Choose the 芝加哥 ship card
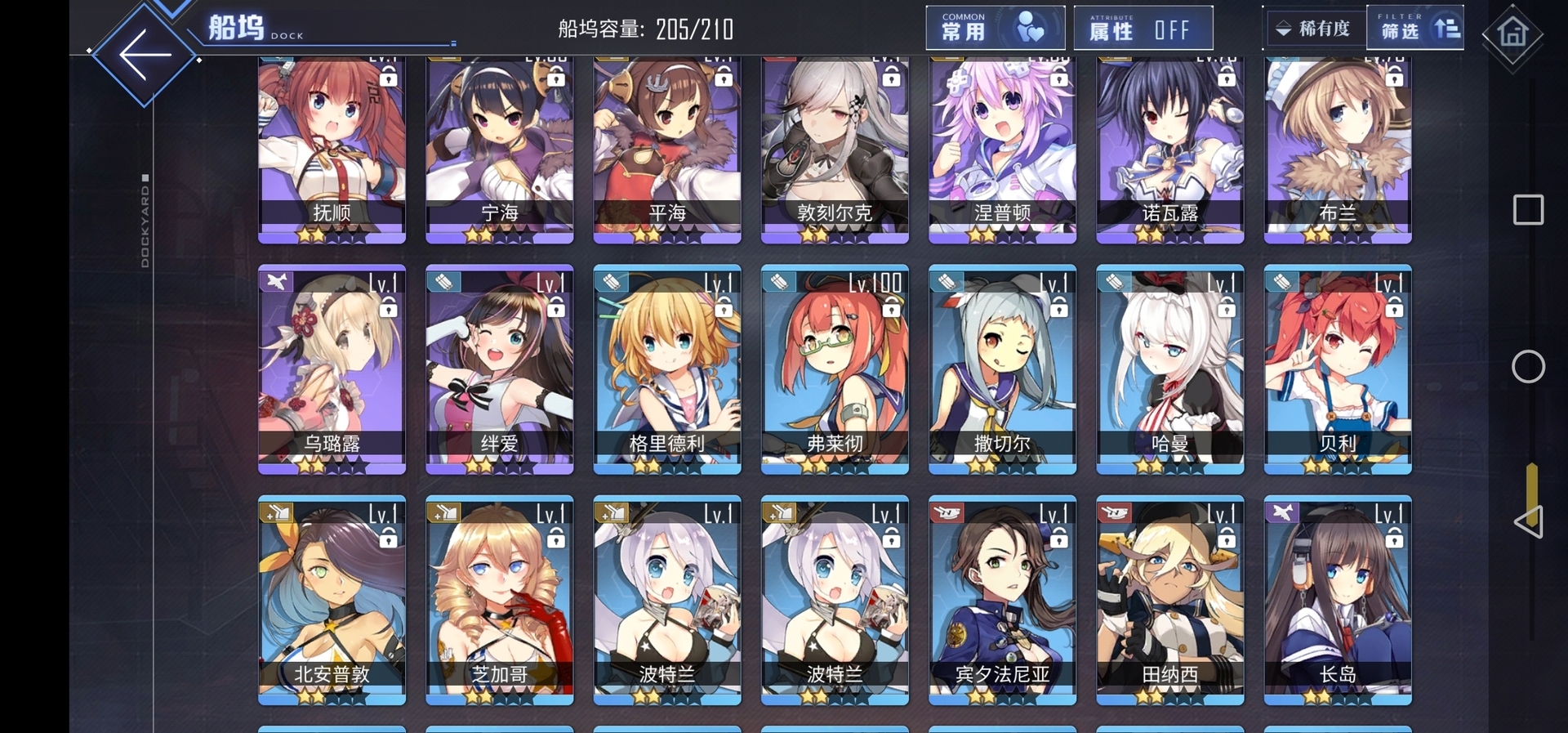Screen dimensions: 1568x733 click(499, 600)
